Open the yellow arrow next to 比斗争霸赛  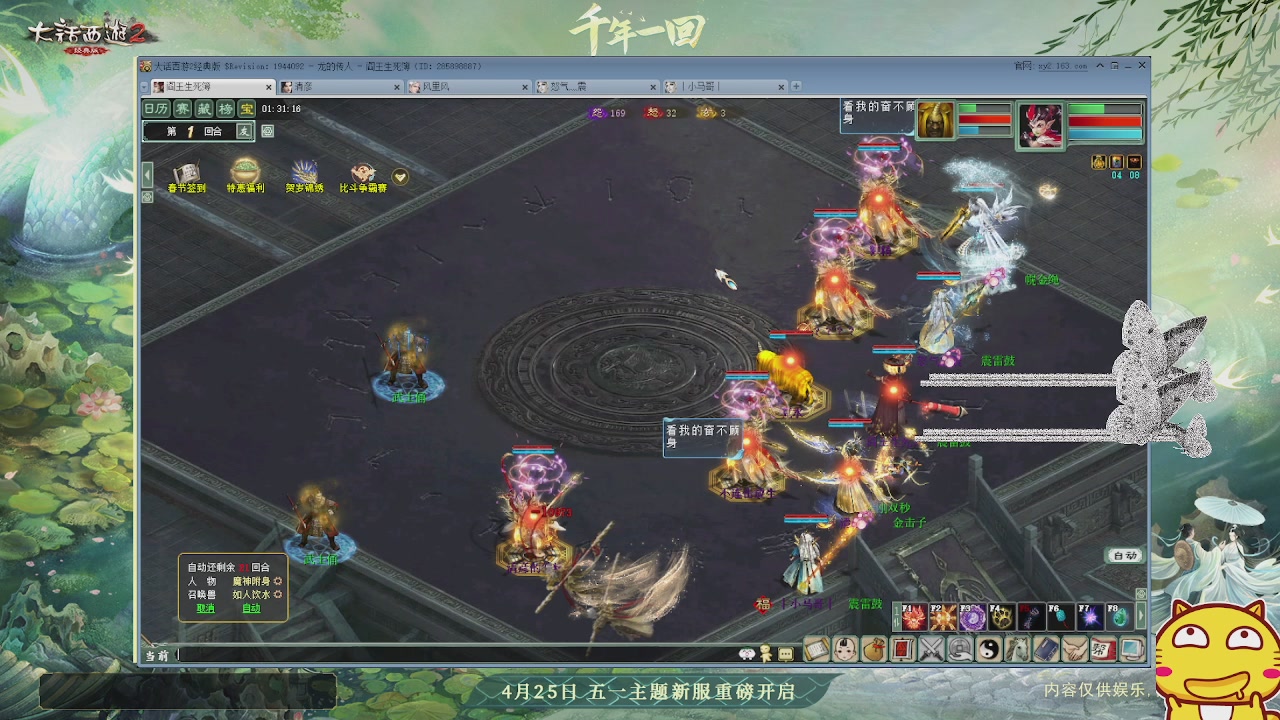[x=399, y=175]
